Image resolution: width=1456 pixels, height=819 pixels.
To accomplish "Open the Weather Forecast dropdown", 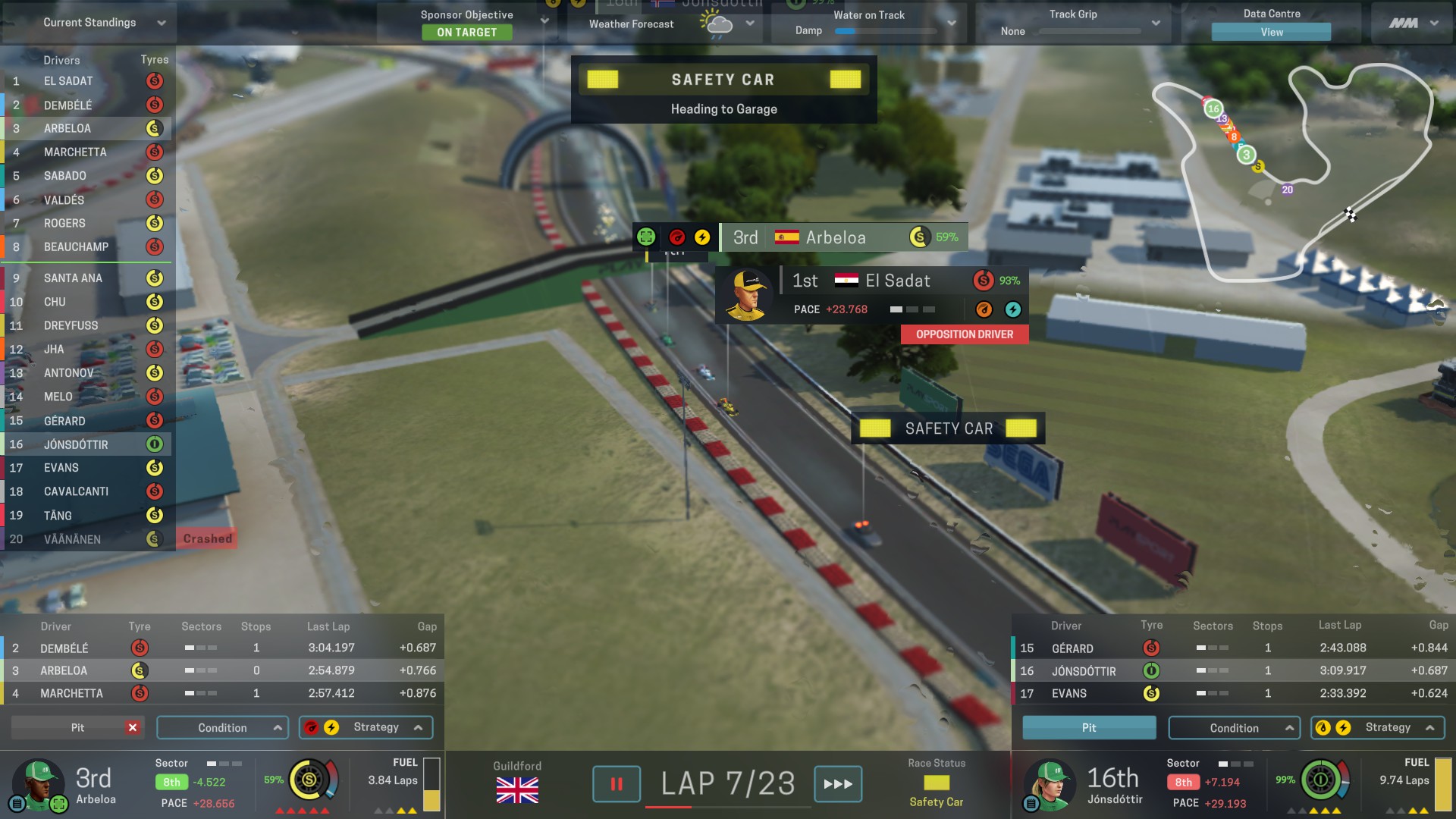I will point(749,24).
